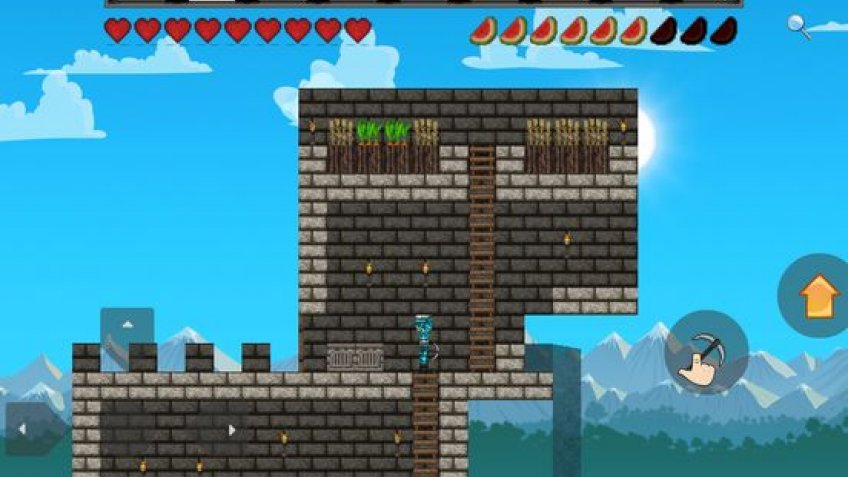The image size is (848, 477).
Task: Click the magnifying glass zoom icon
Action: pyautogui.click(x=798, y=26)
